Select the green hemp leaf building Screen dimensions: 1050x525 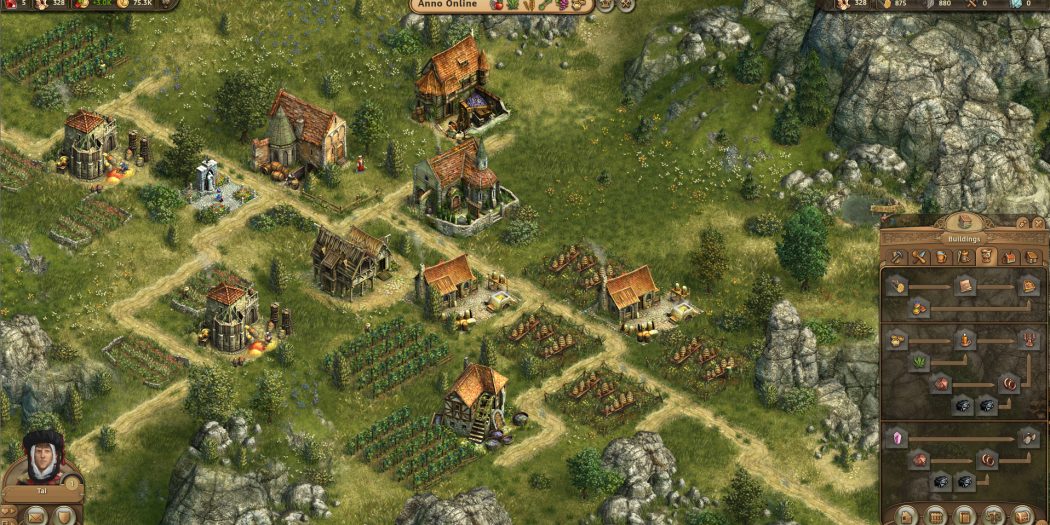(x=919, y=361)
